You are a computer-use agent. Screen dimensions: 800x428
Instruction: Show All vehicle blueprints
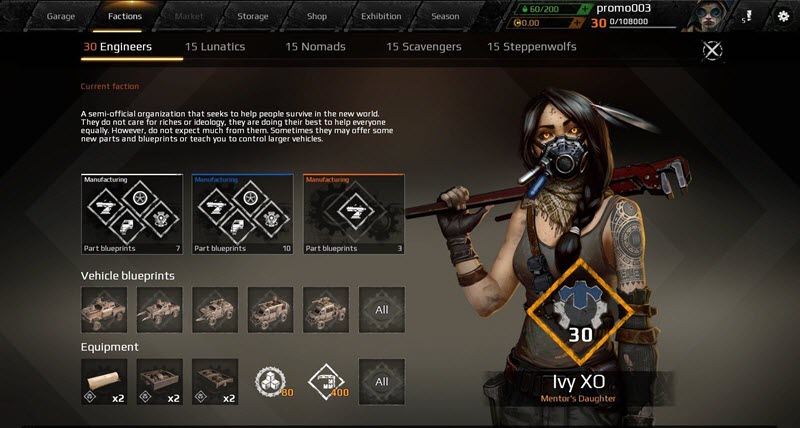(x=382, y=310)
